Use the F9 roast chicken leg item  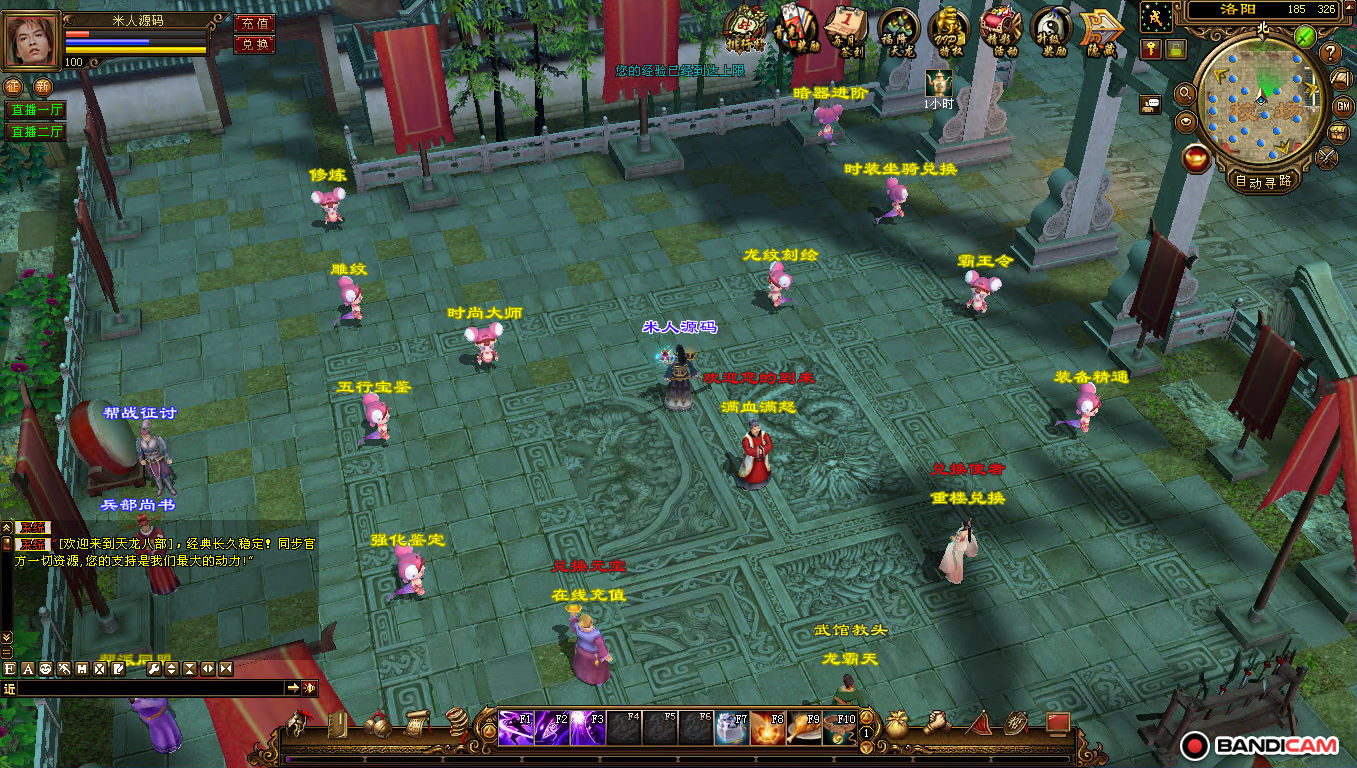pos(803,727)
